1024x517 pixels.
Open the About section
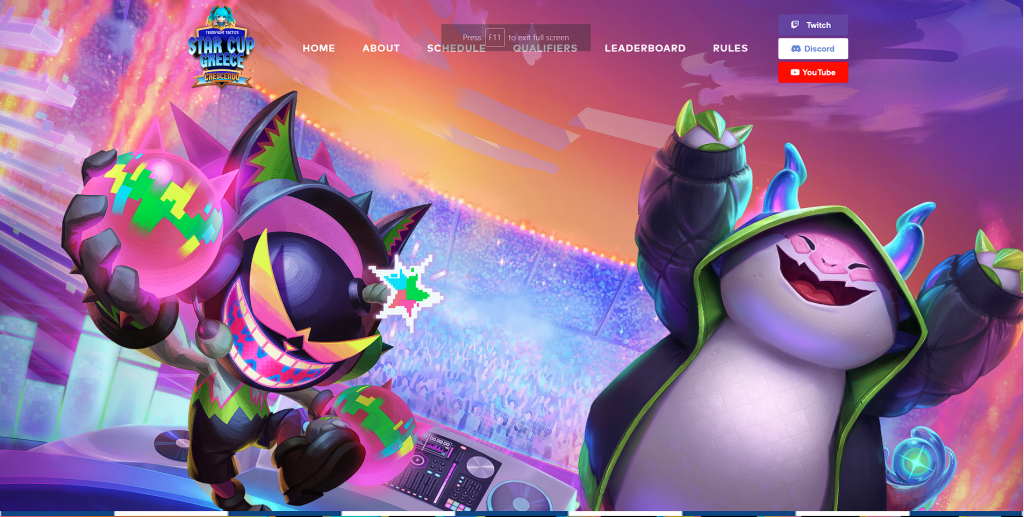click(381, 48)
